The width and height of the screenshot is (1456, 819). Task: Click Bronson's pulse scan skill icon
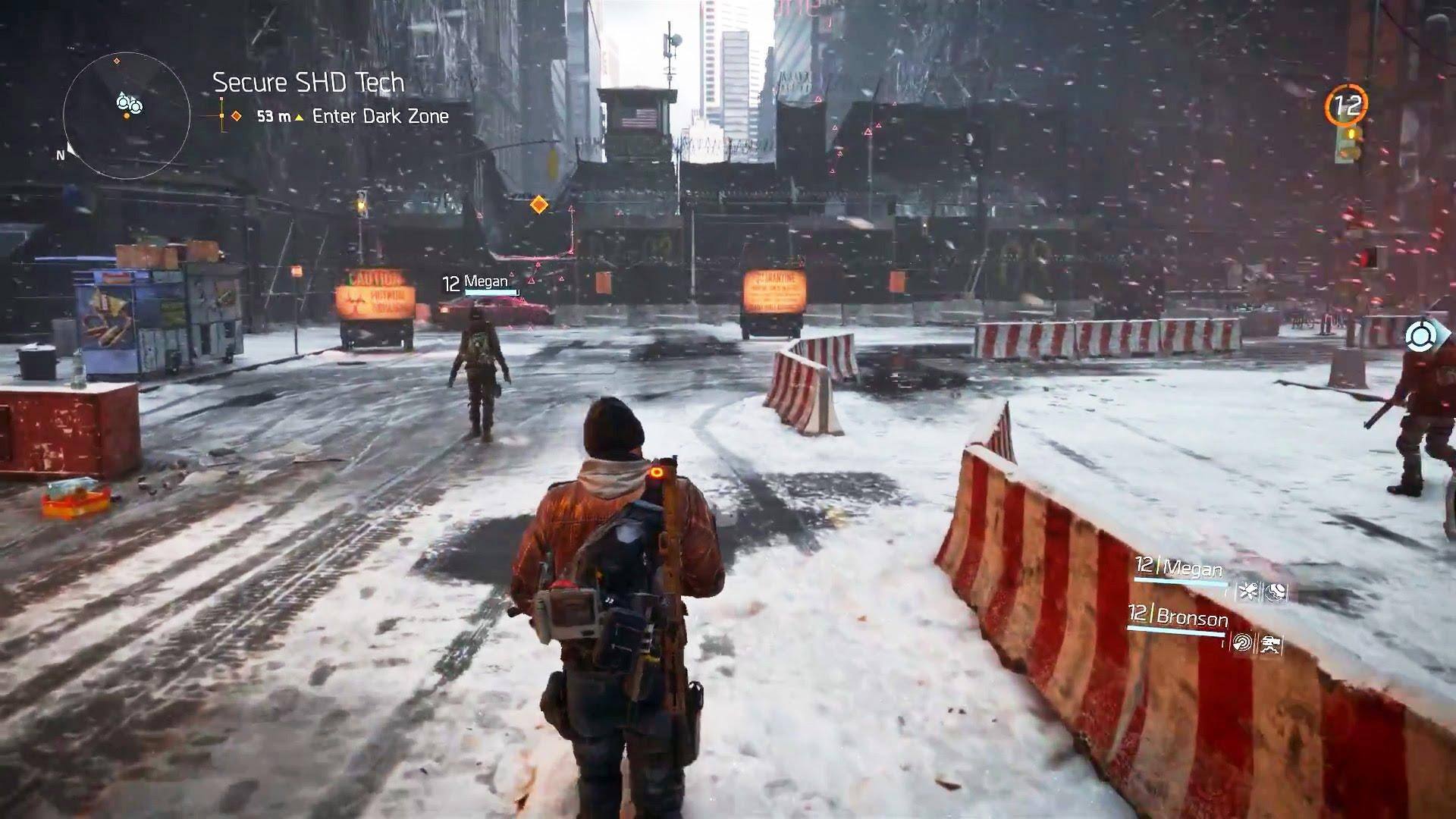click(x=1242, y=643)
